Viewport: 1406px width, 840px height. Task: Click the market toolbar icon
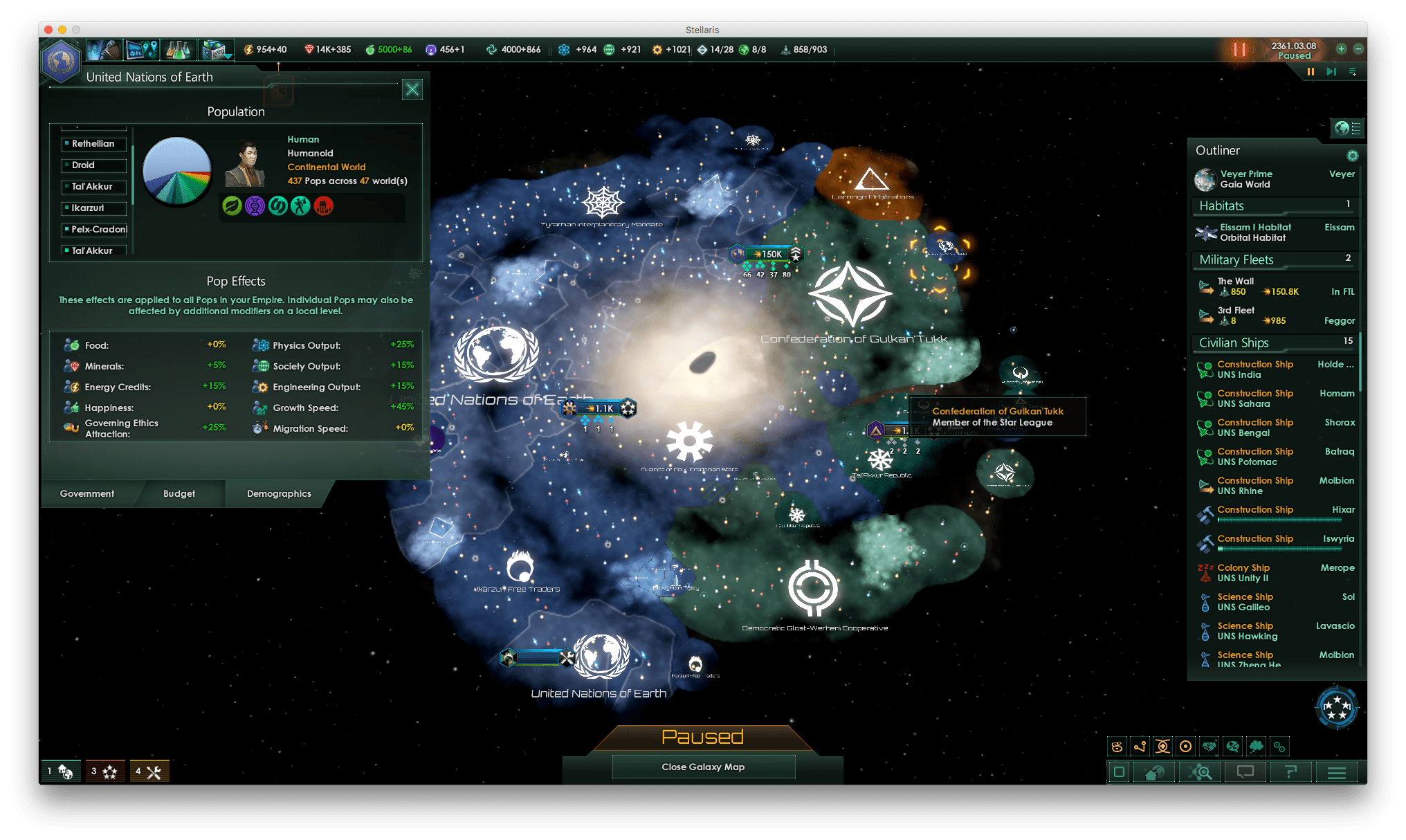[213, 49]
